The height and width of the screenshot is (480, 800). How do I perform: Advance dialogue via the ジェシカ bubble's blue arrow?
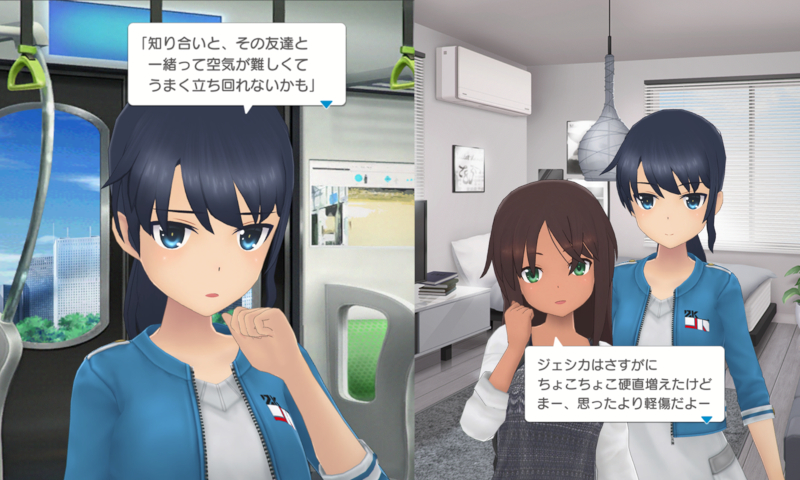coord(705,418)
